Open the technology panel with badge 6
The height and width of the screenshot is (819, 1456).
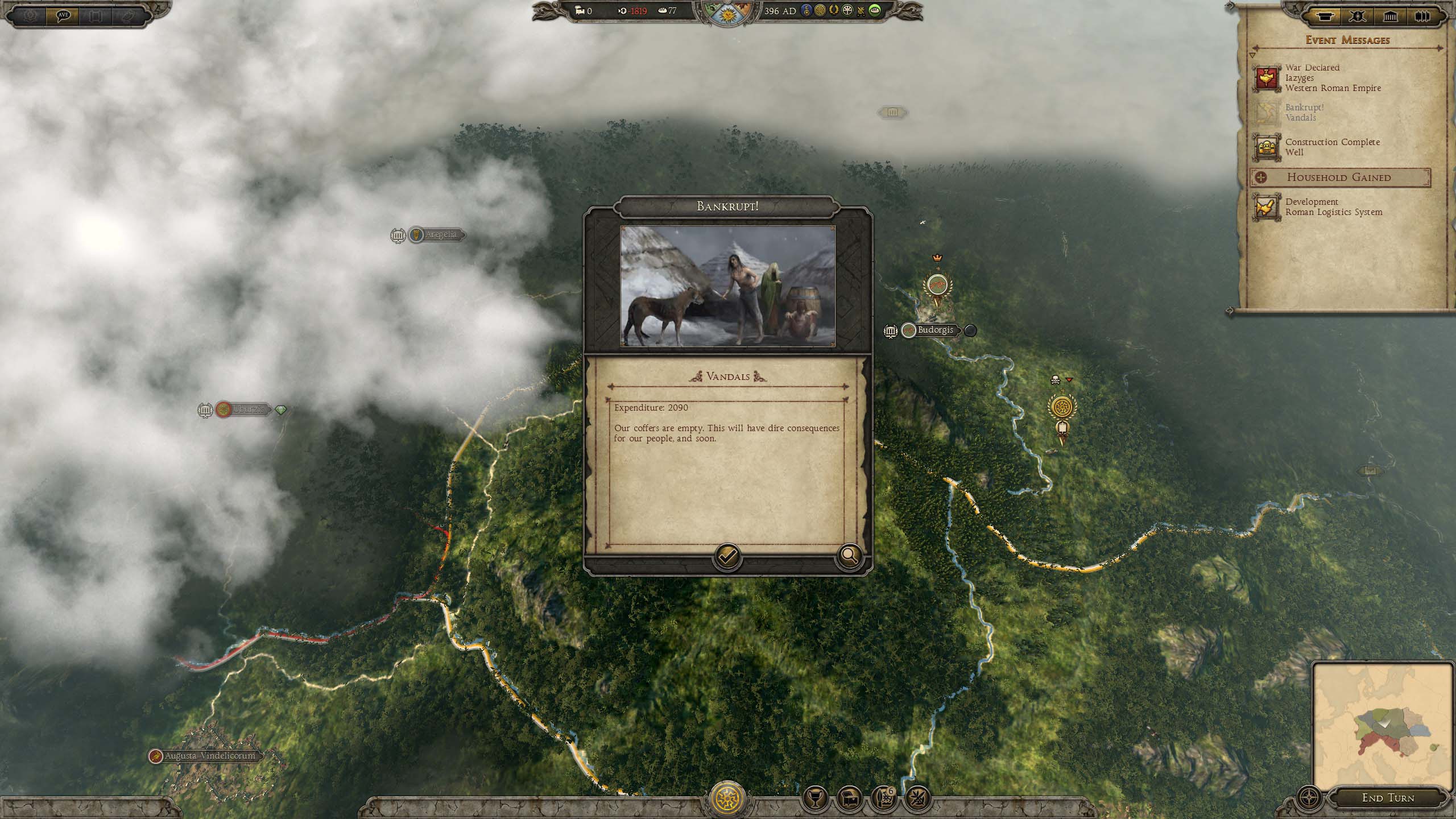point(883,799)
